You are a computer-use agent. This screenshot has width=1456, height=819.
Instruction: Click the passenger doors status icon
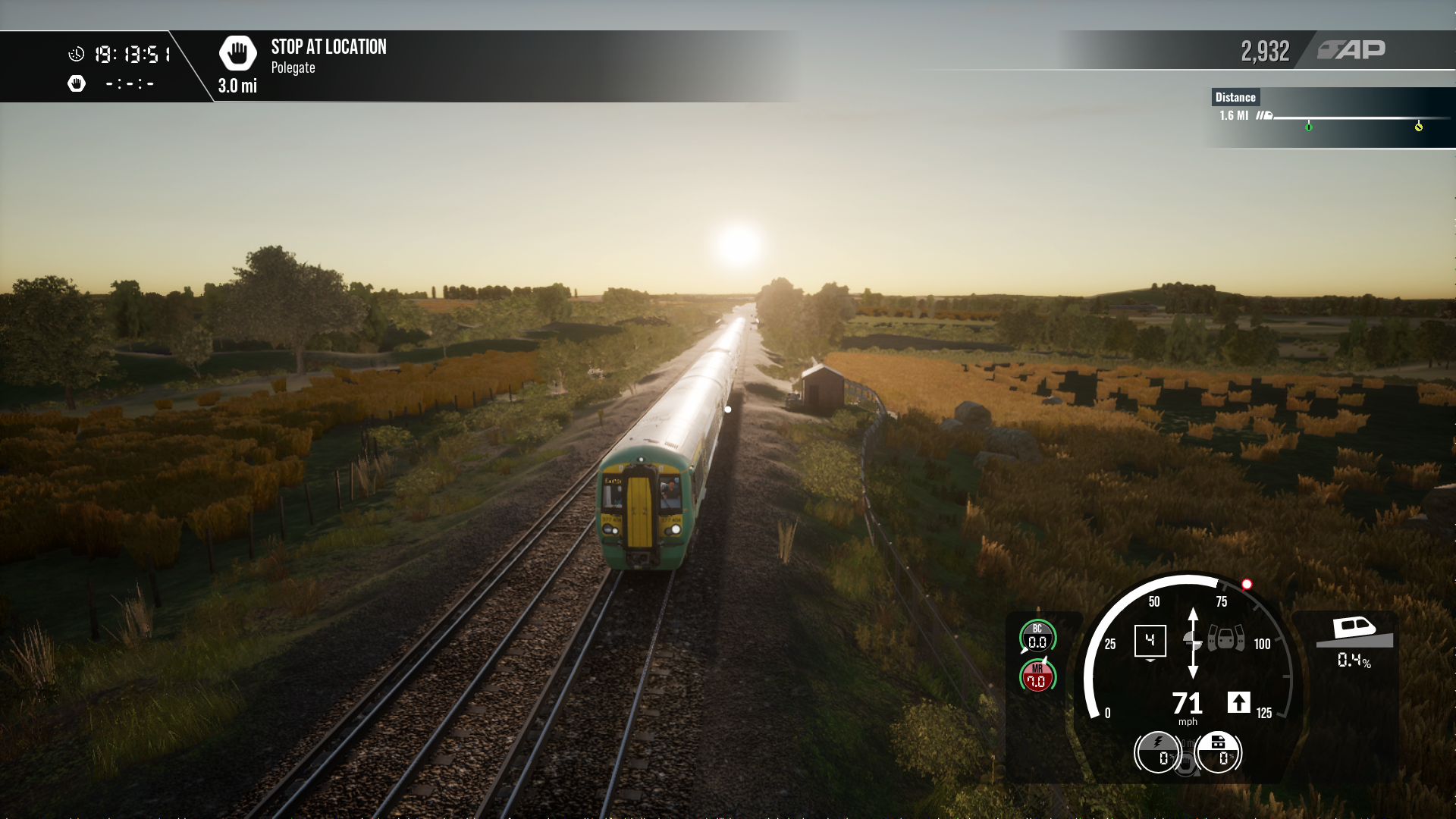[x=1225, y=639]
